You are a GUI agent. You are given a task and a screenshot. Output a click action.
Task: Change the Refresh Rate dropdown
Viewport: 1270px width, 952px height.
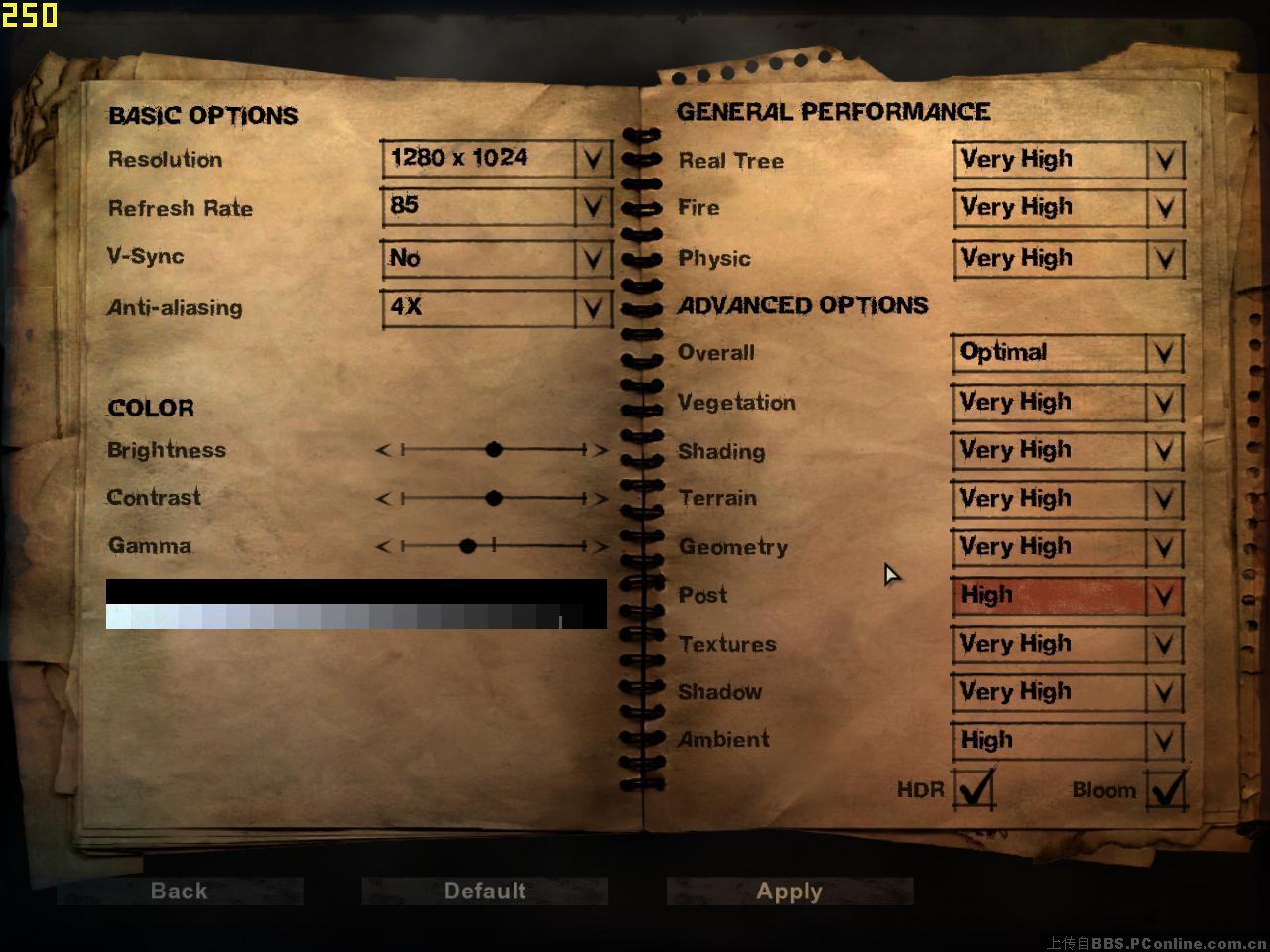(x=495, y=207)
